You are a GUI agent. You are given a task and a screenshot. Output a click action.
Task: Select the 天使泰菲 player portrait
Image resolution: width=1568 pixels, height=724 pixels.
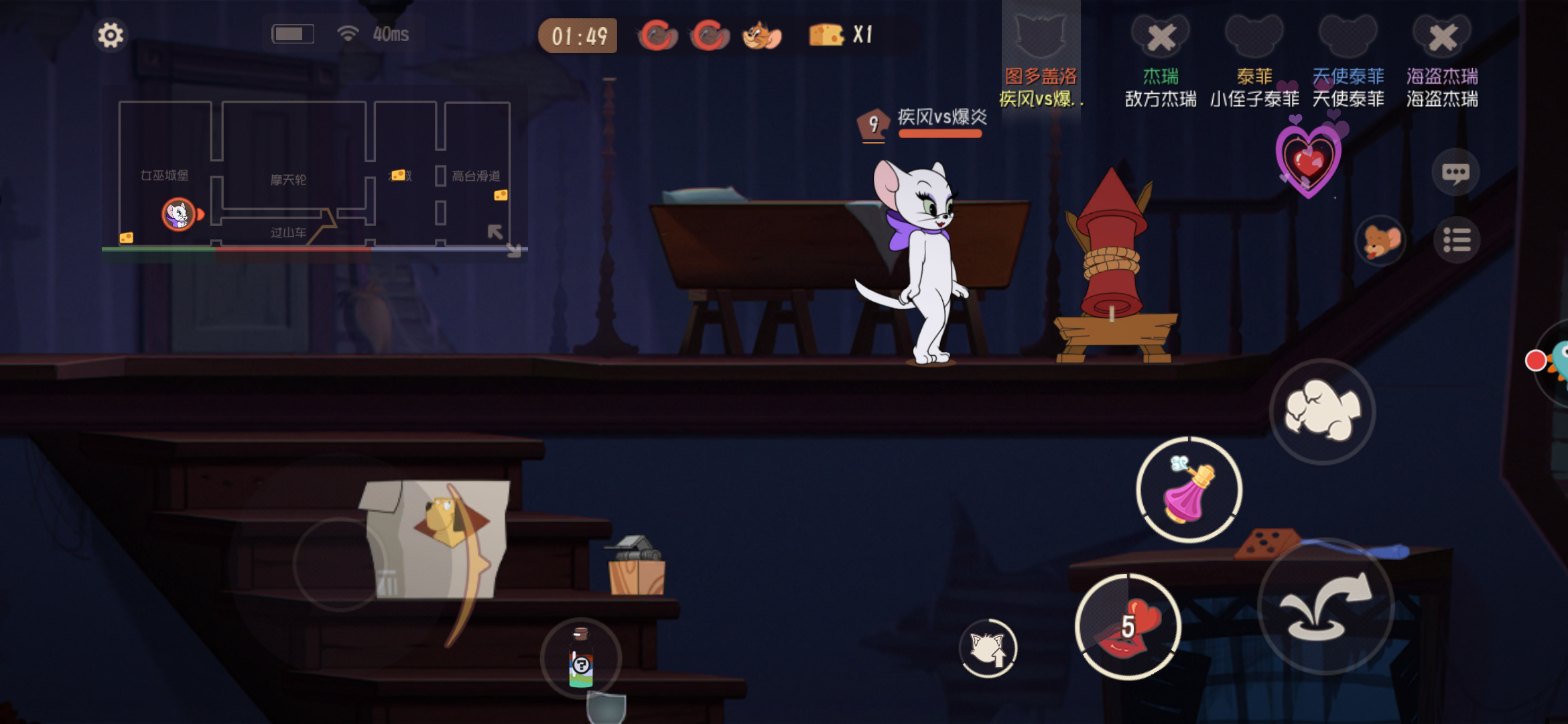coord(1348,37)
